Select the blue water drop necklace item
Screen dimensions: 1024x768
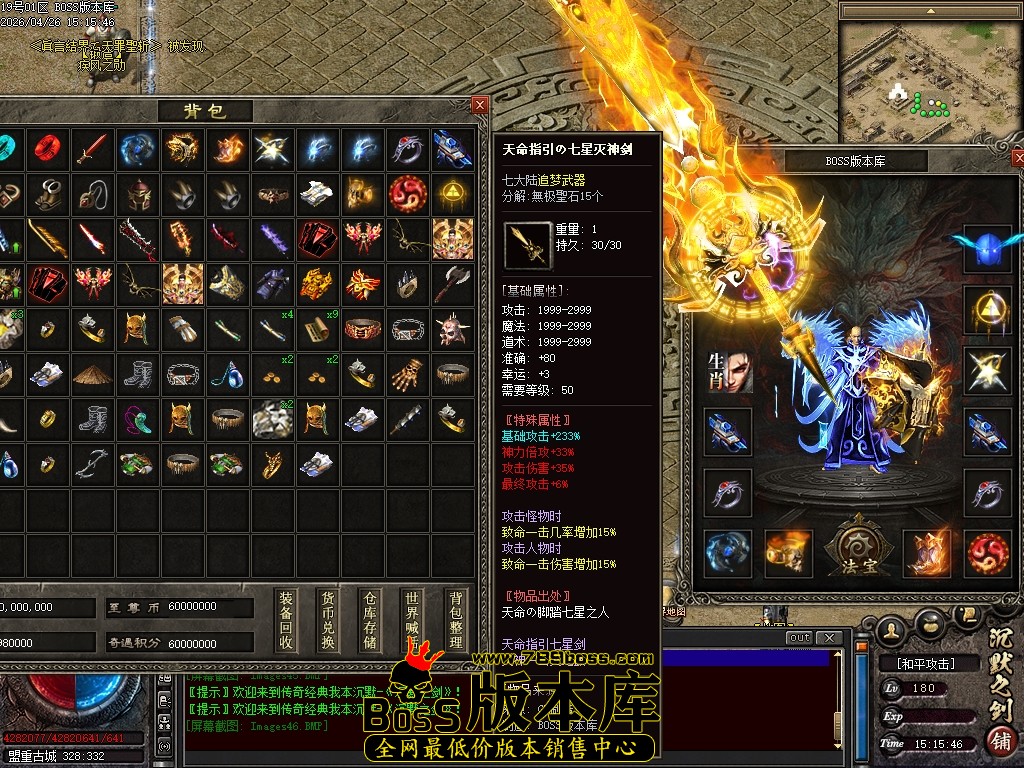pyautogui.click(x=228, y=374)
